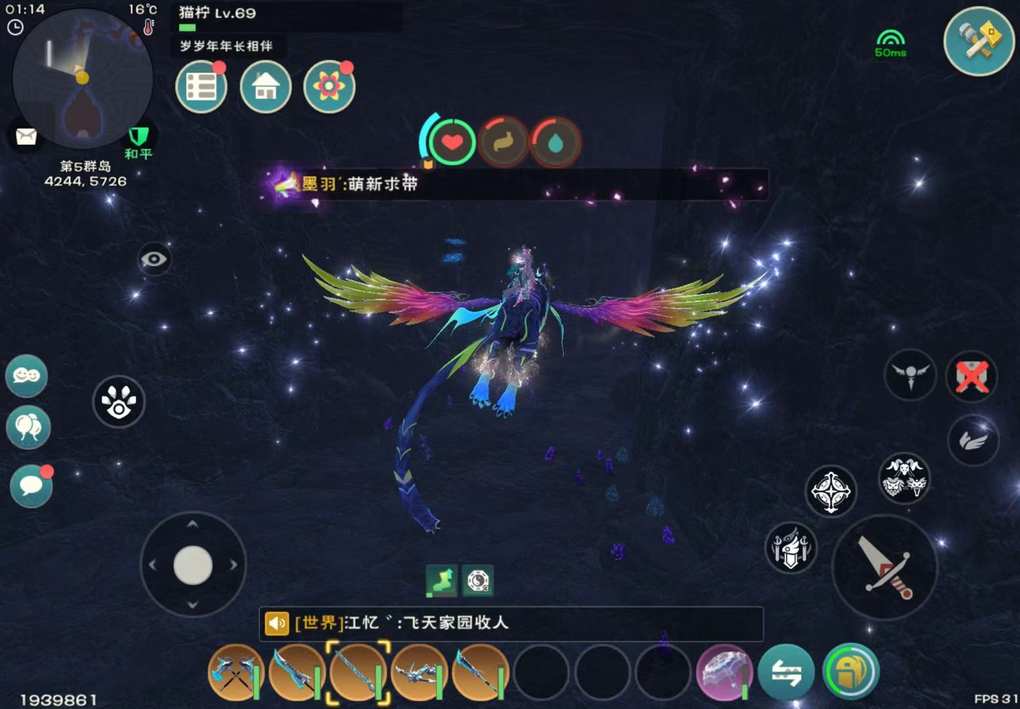Activate the winged helmet shield skill

791,548
